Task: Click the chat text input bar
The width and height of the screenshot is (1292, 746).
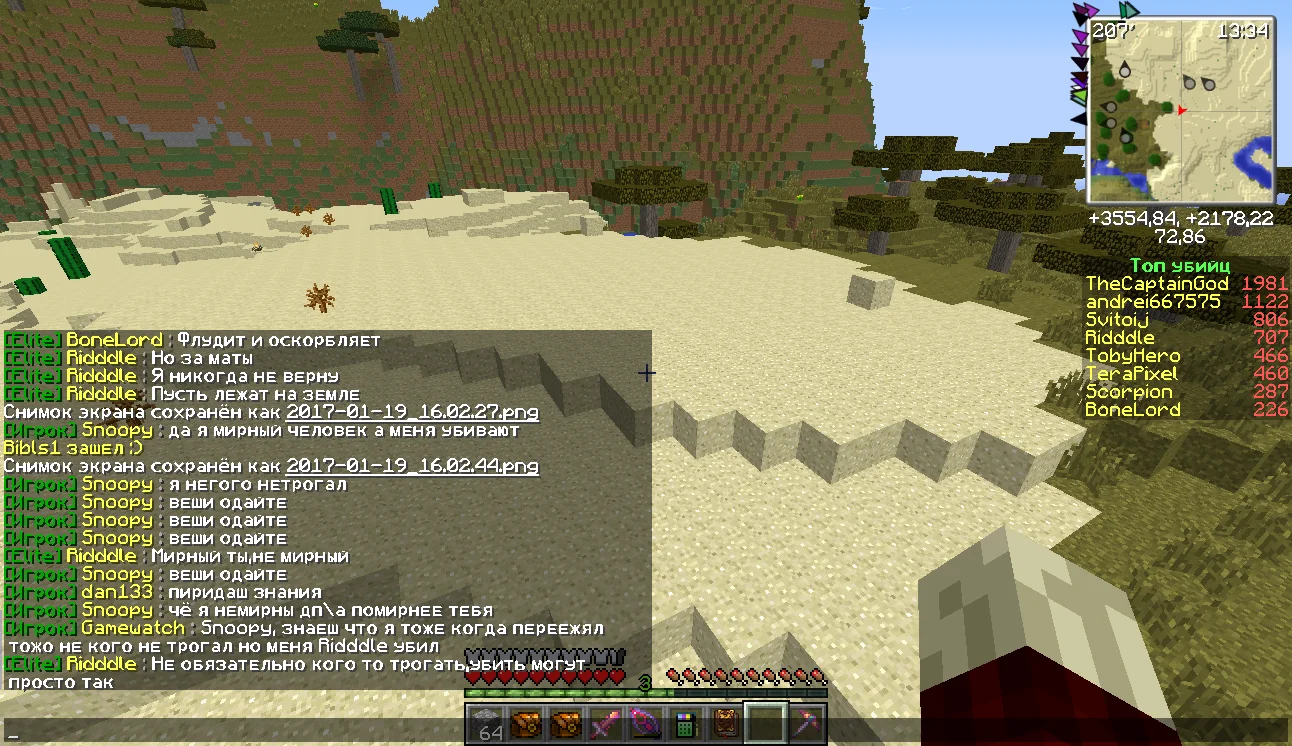Action: (x=640, y=732)
